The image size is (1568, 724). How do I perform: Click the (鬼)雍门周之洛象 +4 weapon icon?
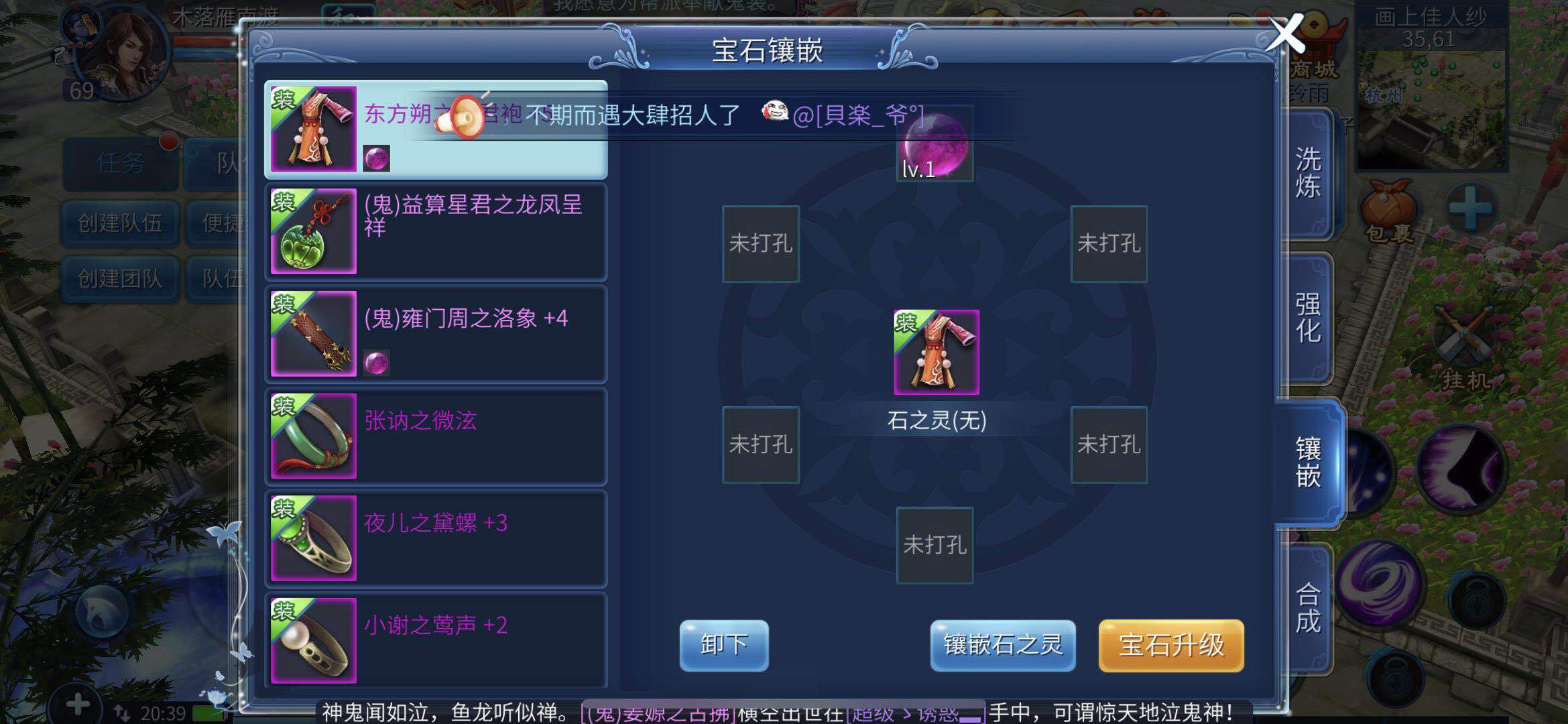(x=312, y=333)
